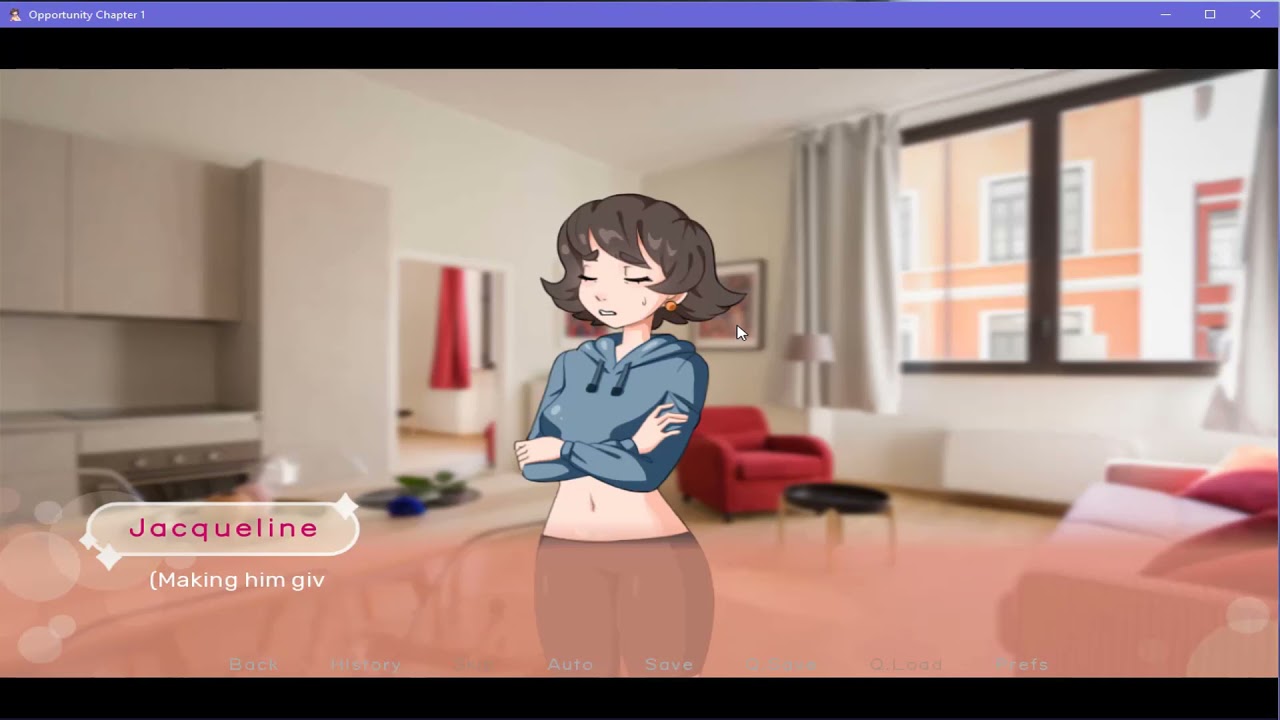The width and height of the screenshot is (1280, 720).
Task: Click Jacqueline's nameplate
Action: [222, 528]
